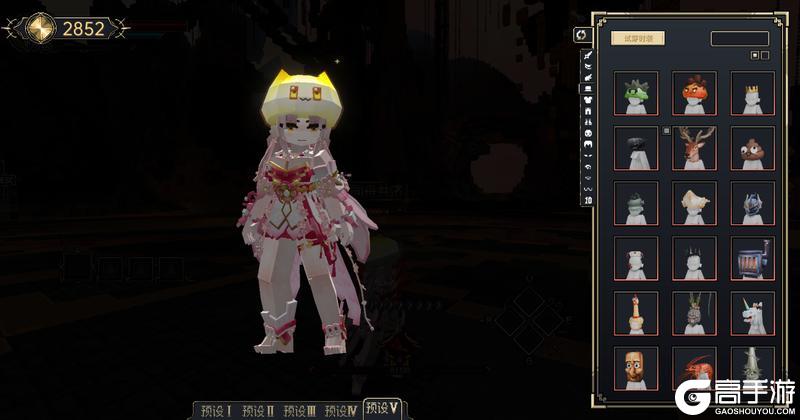Choose the iron stove furnace head
The image size is (800, 420).
click(x=752, y=259)
